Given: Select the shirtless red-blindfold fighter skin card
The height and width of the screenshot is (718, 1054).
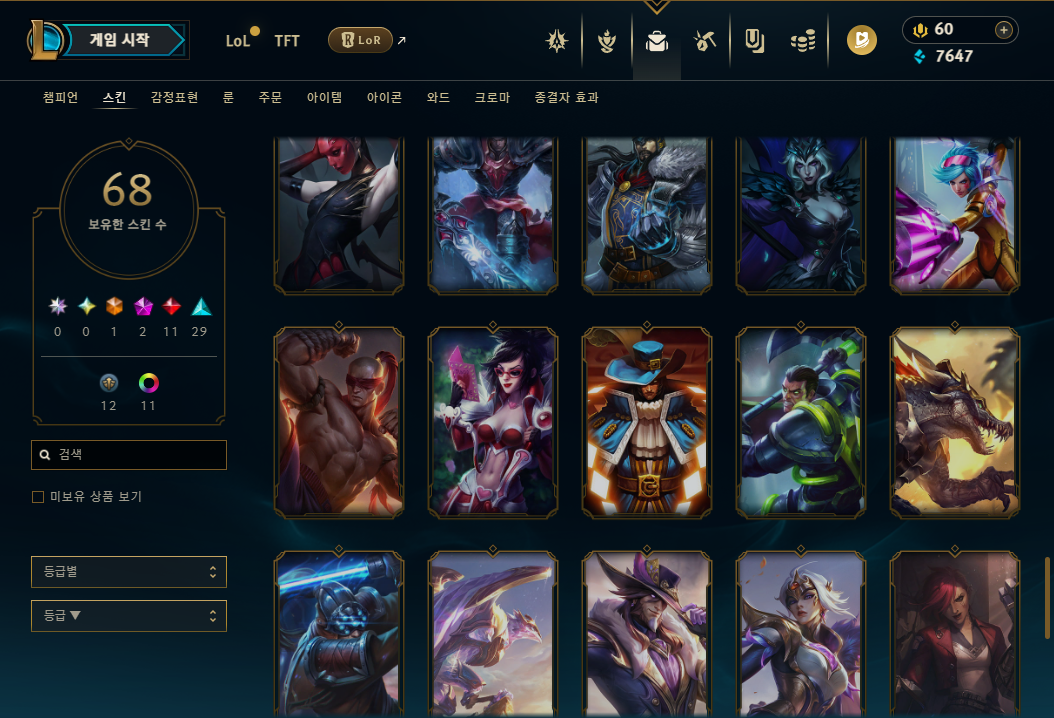Looking at the screenshot, I should point(339,422).
